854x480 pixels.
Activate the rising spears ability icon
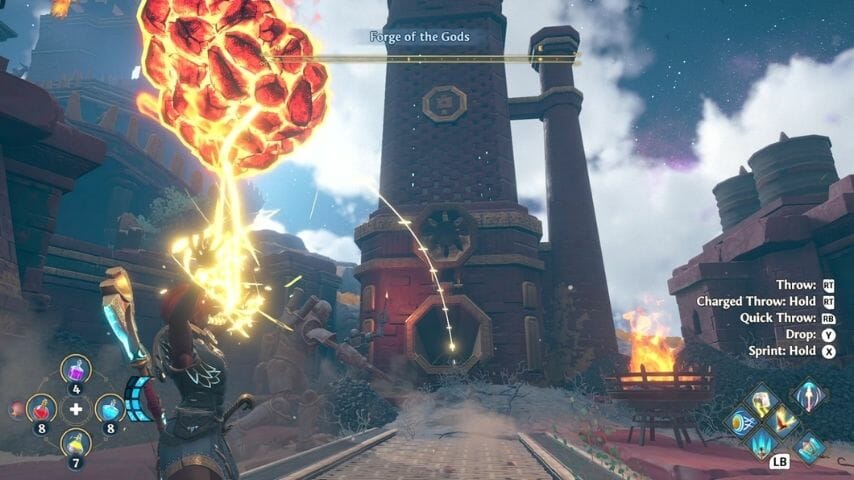762,441
